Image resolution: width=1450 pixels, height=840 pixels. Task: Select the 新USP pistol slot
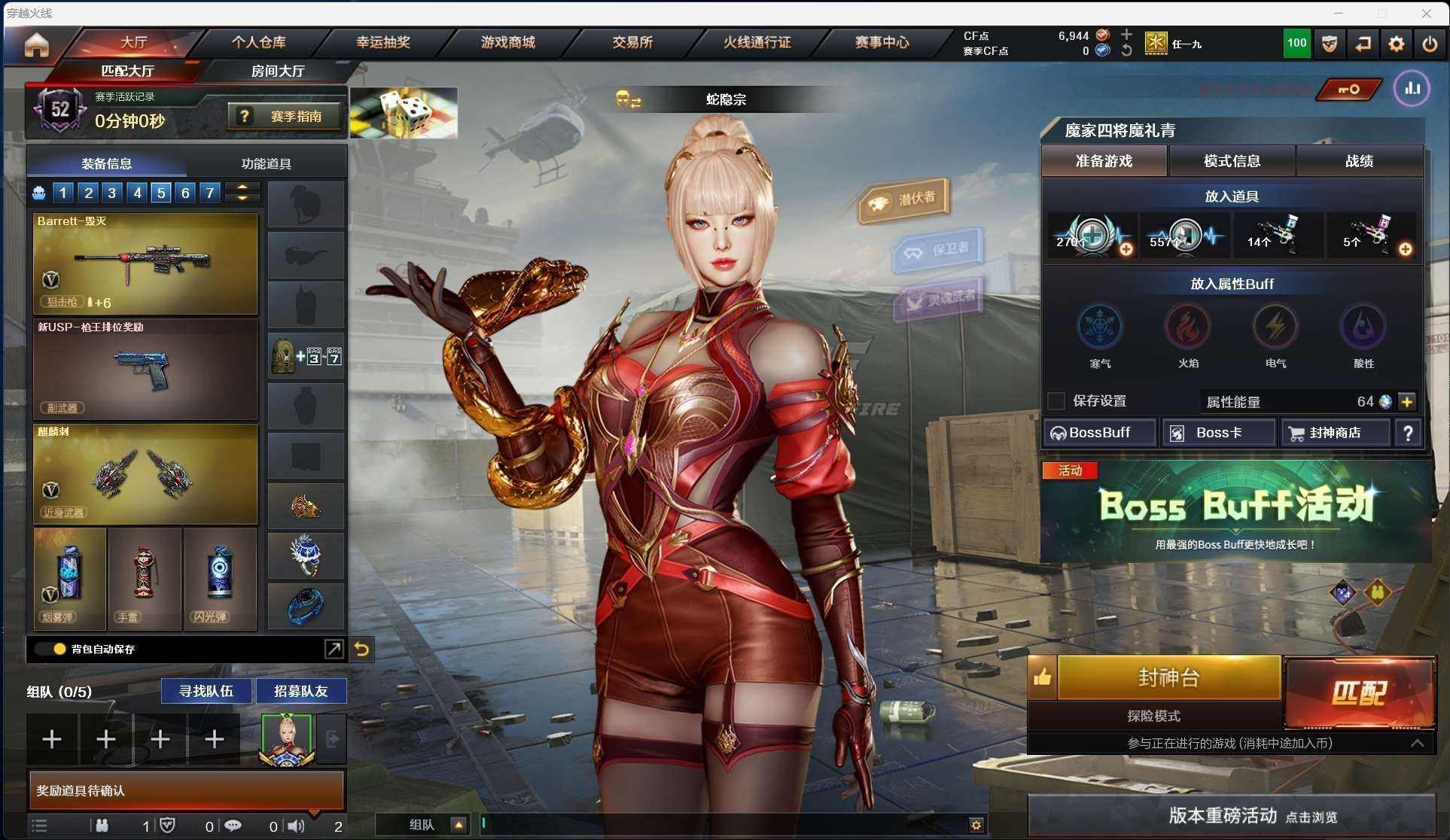pos(145,369)
